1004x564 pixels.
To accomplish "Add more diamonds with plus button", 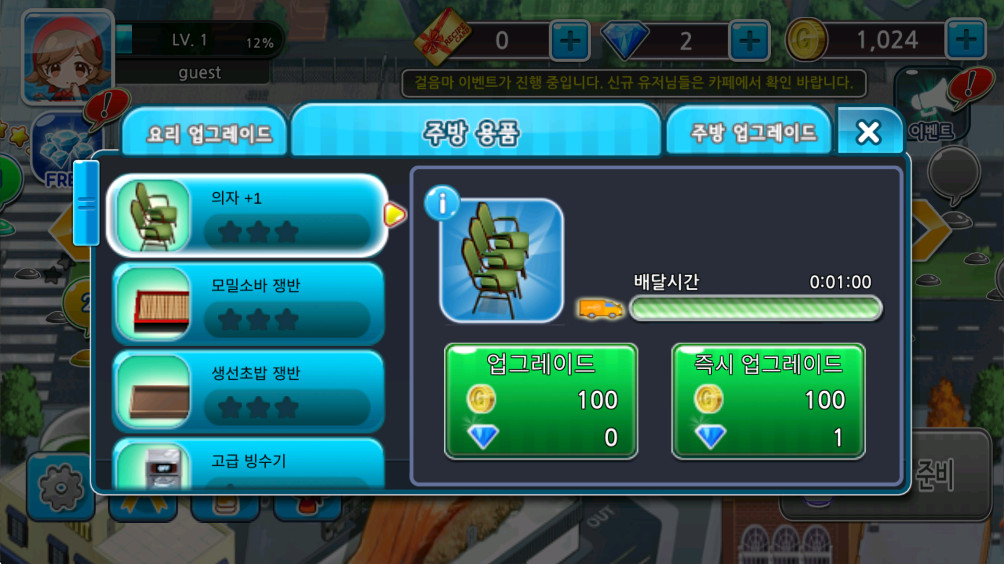I will tap(749, 40).
